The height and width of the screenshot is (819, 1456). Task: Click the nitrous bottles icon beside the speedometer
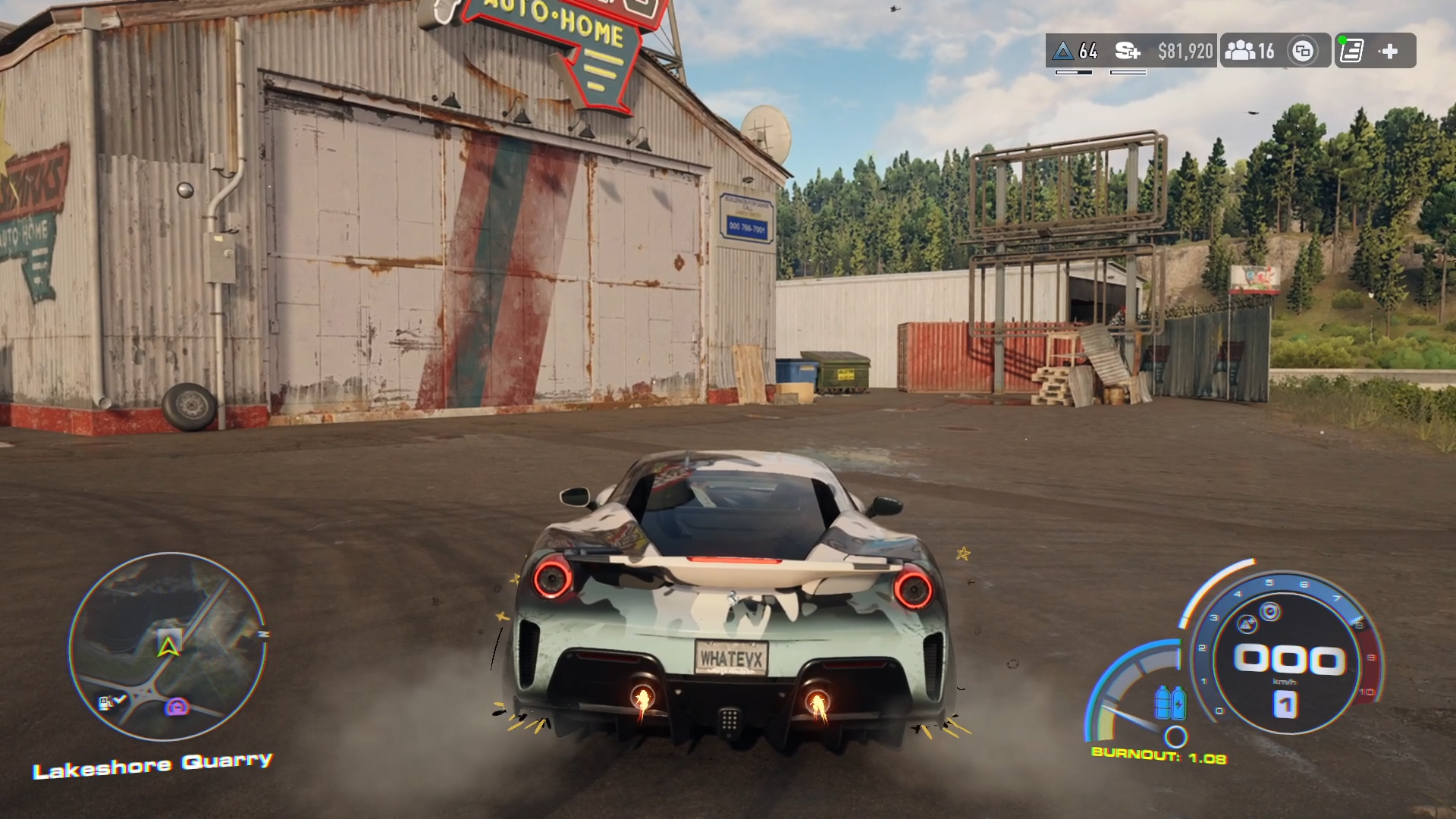pos(1170,701)
